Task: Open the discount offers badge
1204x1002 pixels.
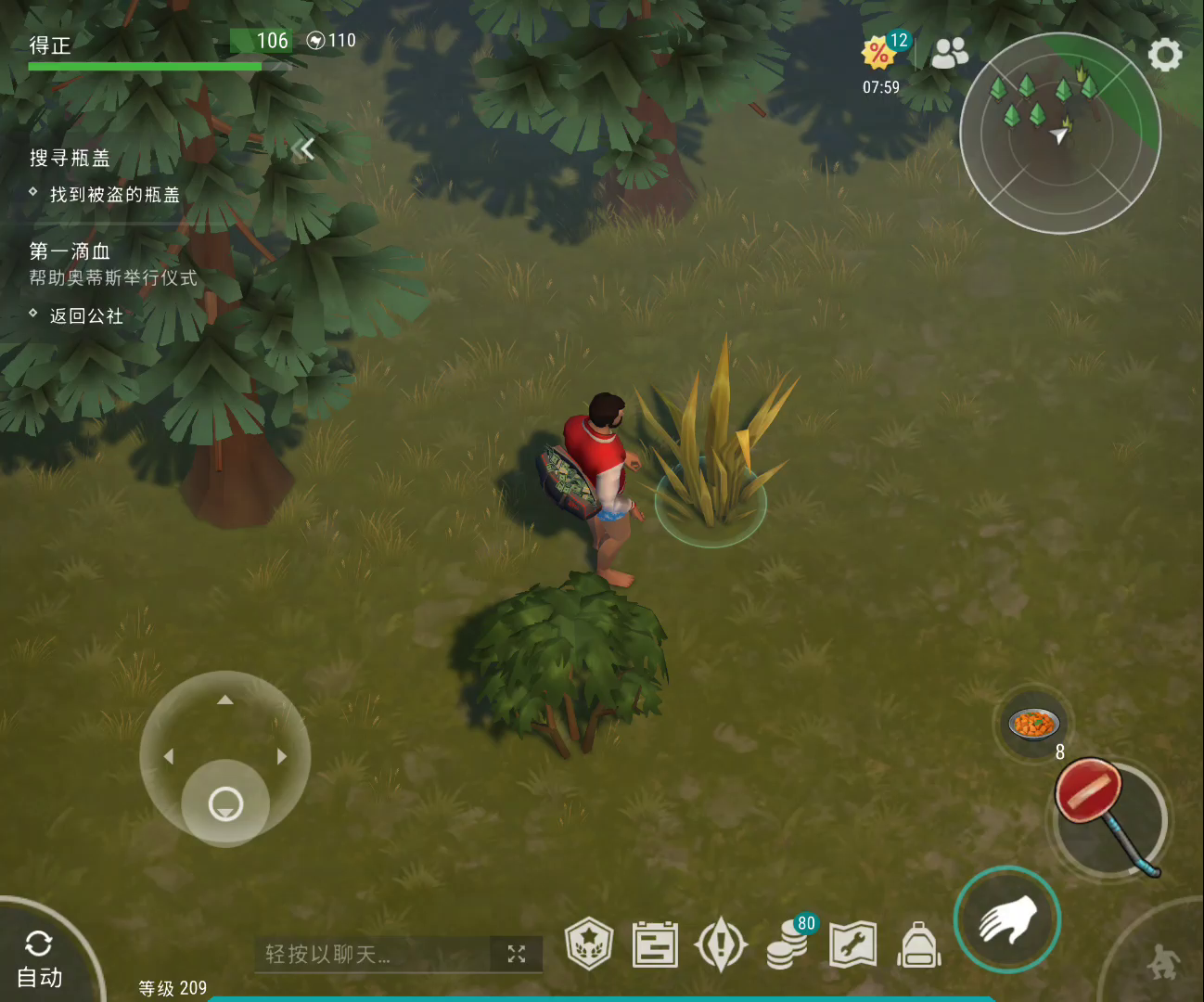Action: point(879,52)
